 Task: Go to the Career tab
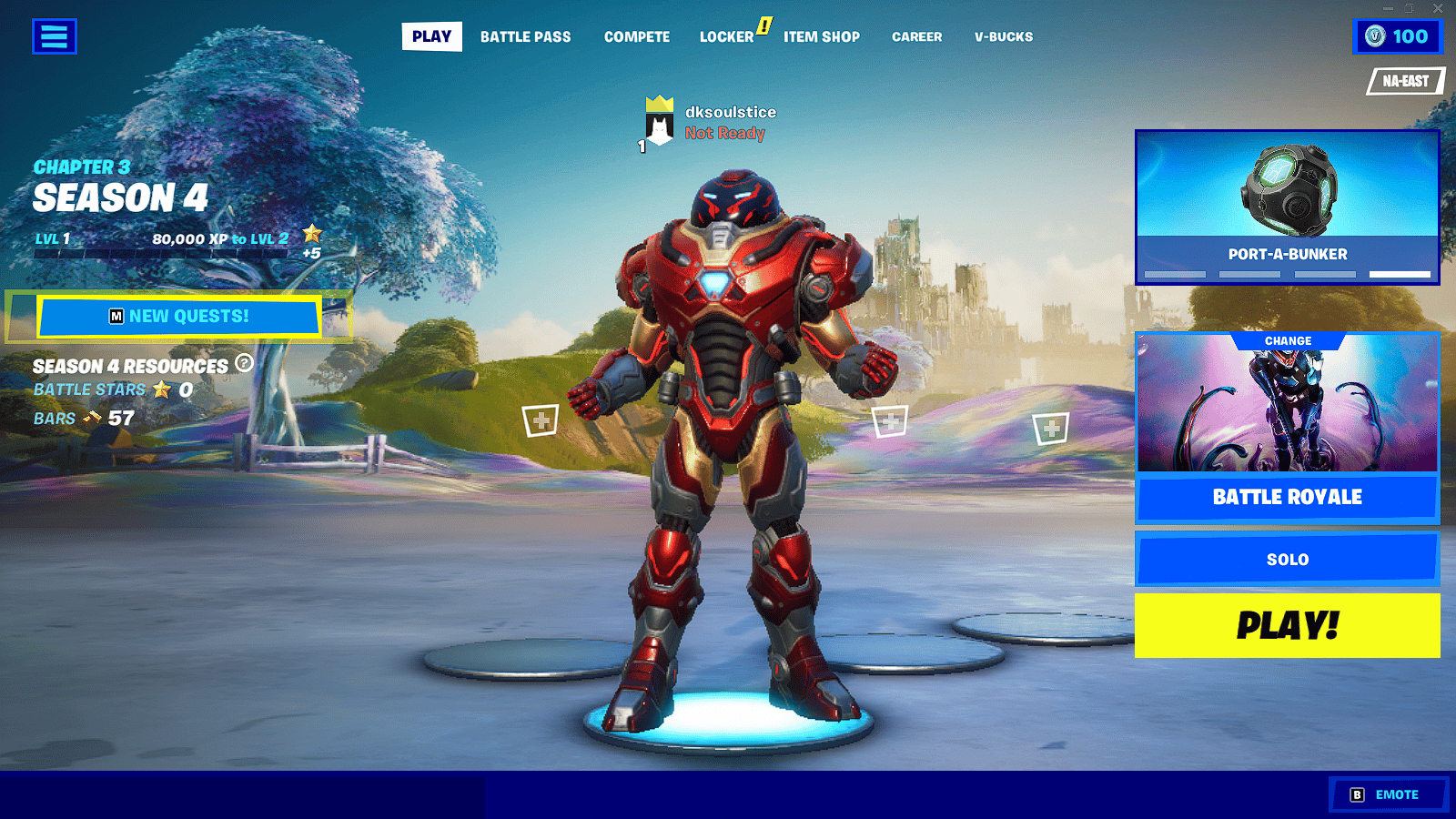tap(916, 36)
